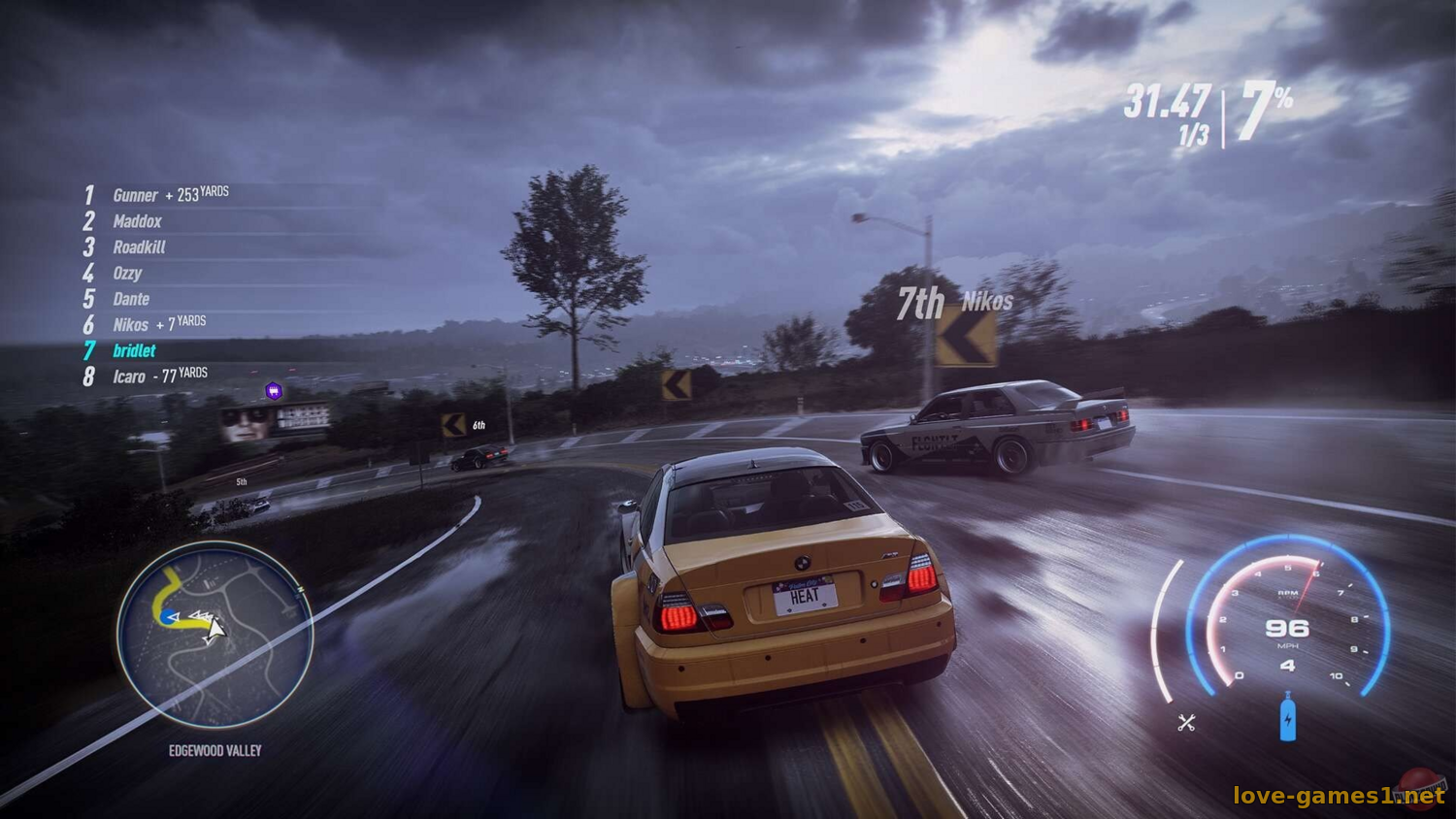Select Maddox in the standings list

(x=137, y=222)
